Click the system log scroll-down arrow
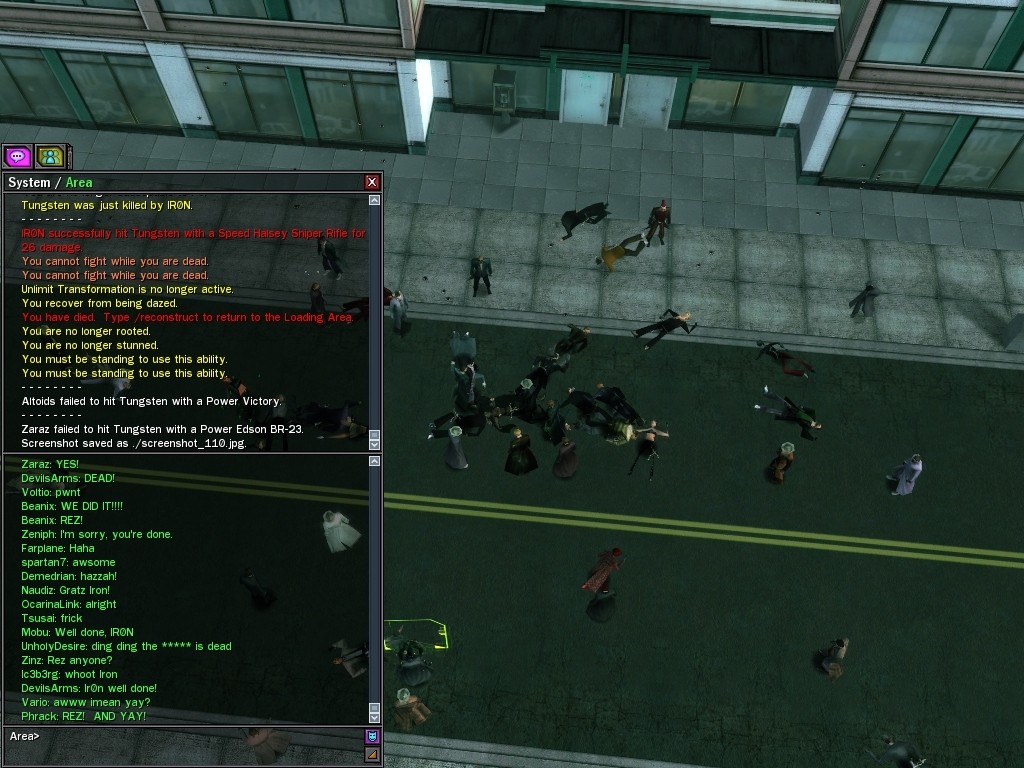 375,444
